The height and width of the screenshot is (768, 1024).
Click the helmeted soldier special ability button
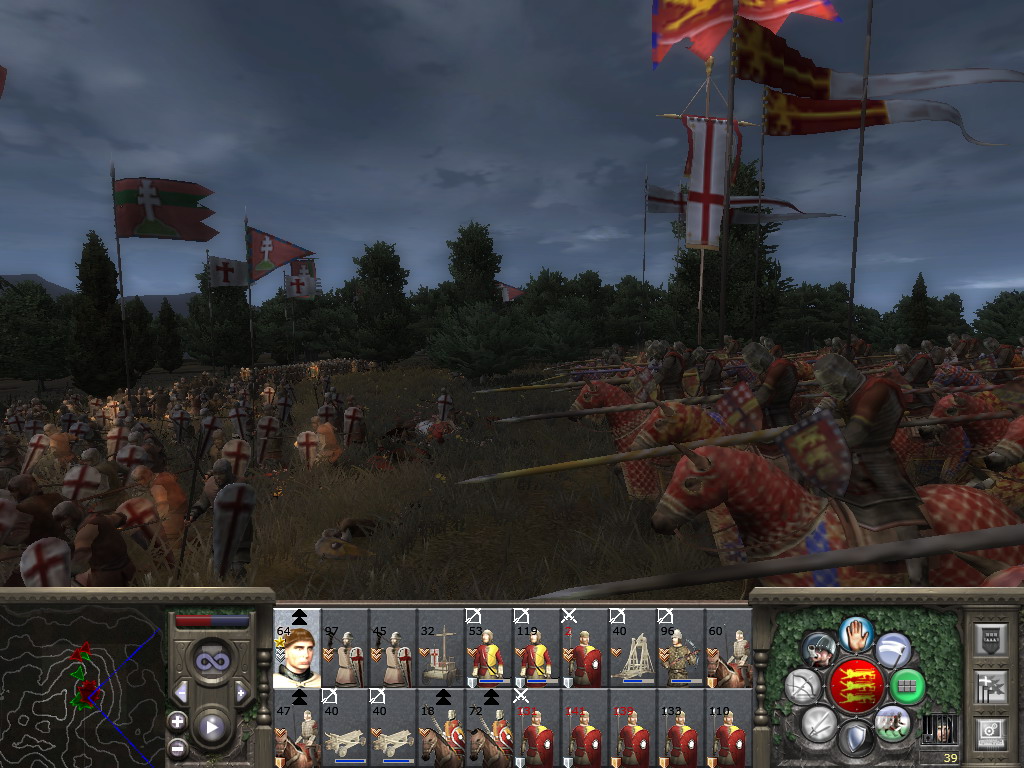(x=820, y=649)
